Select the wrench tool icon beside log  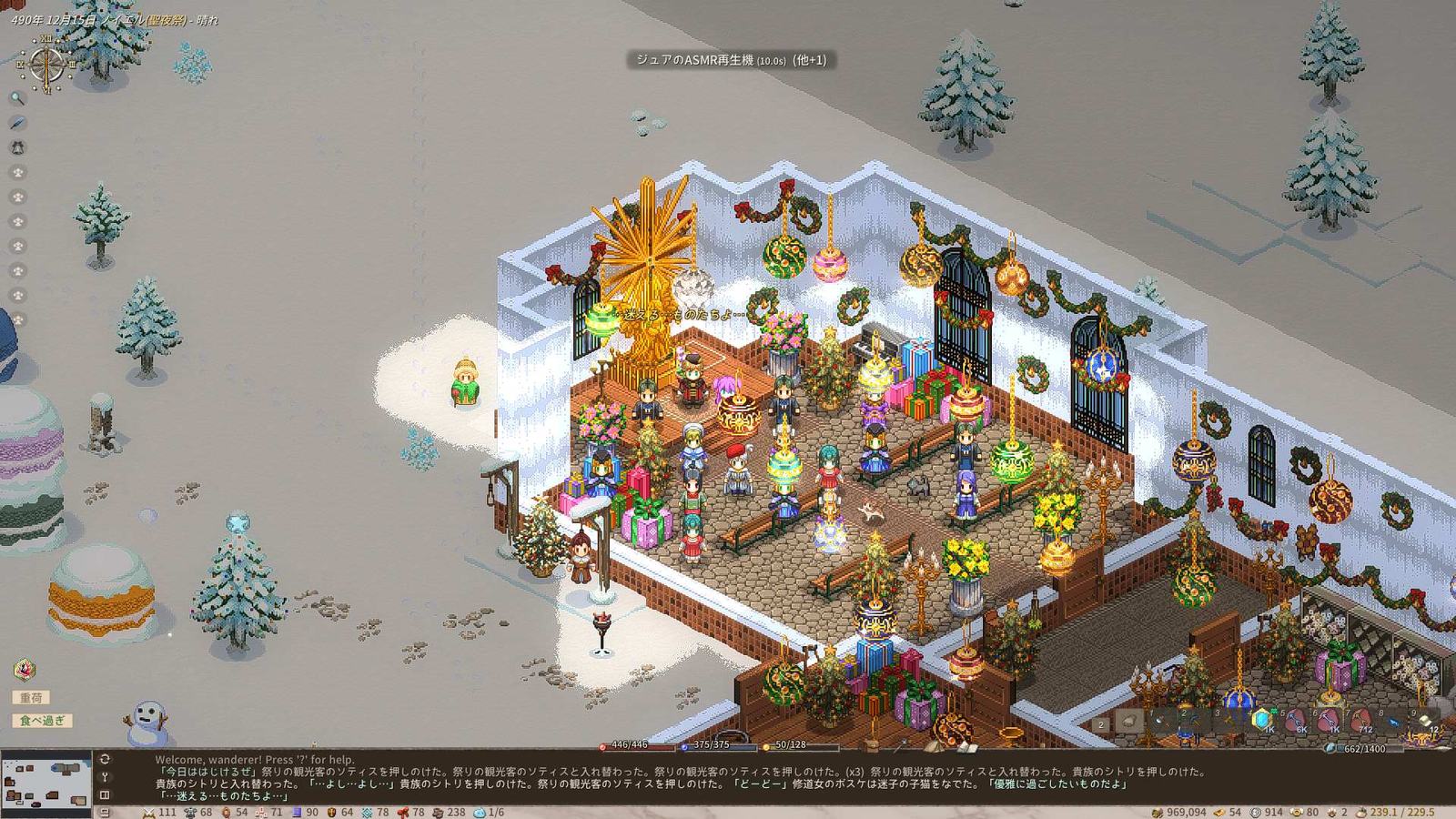105,777
